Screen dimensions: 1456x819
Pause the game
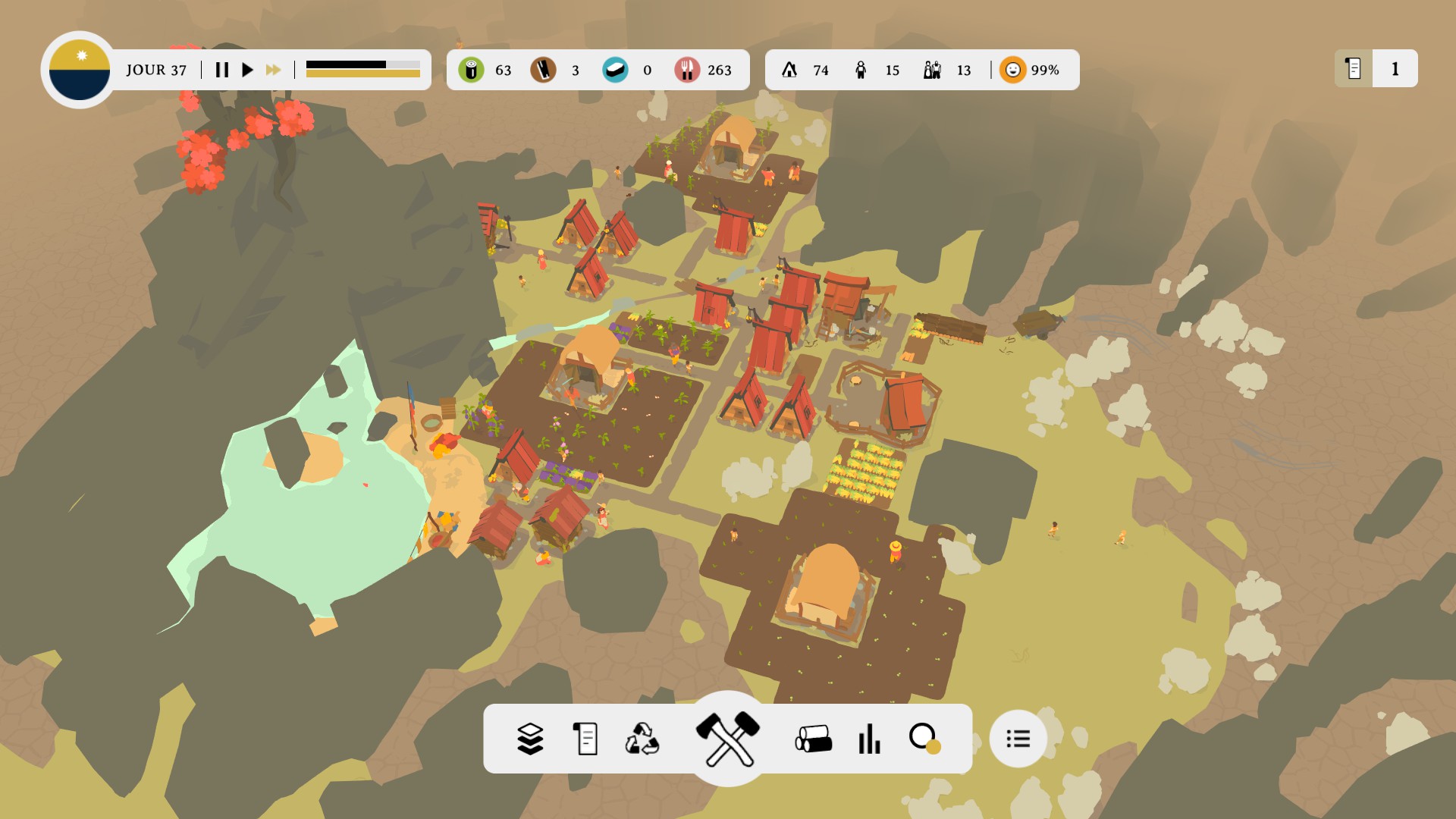[x=221, y=70]
